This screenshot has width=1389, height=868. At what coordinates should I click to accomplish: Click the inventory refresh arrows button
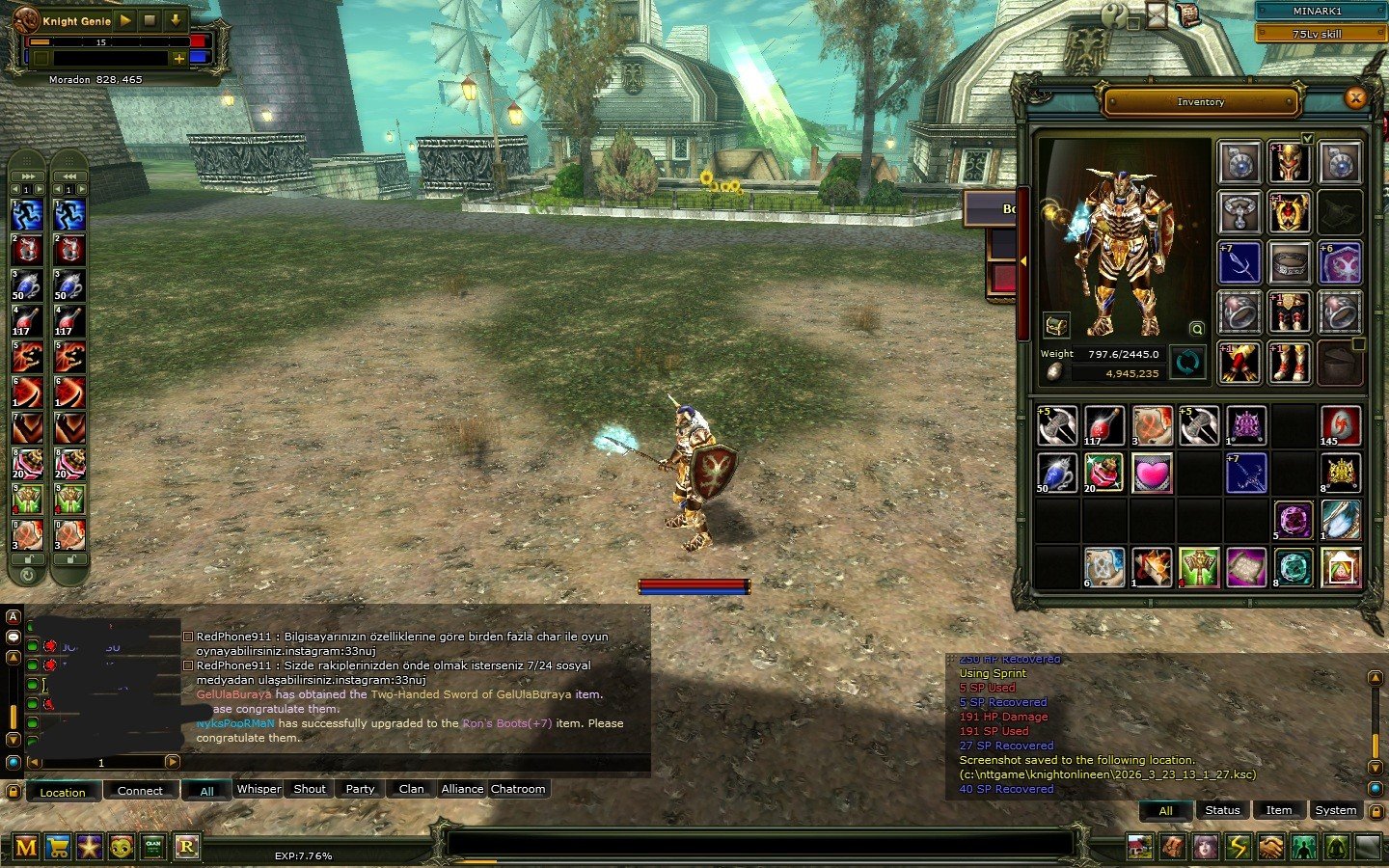click(1187, 363)
